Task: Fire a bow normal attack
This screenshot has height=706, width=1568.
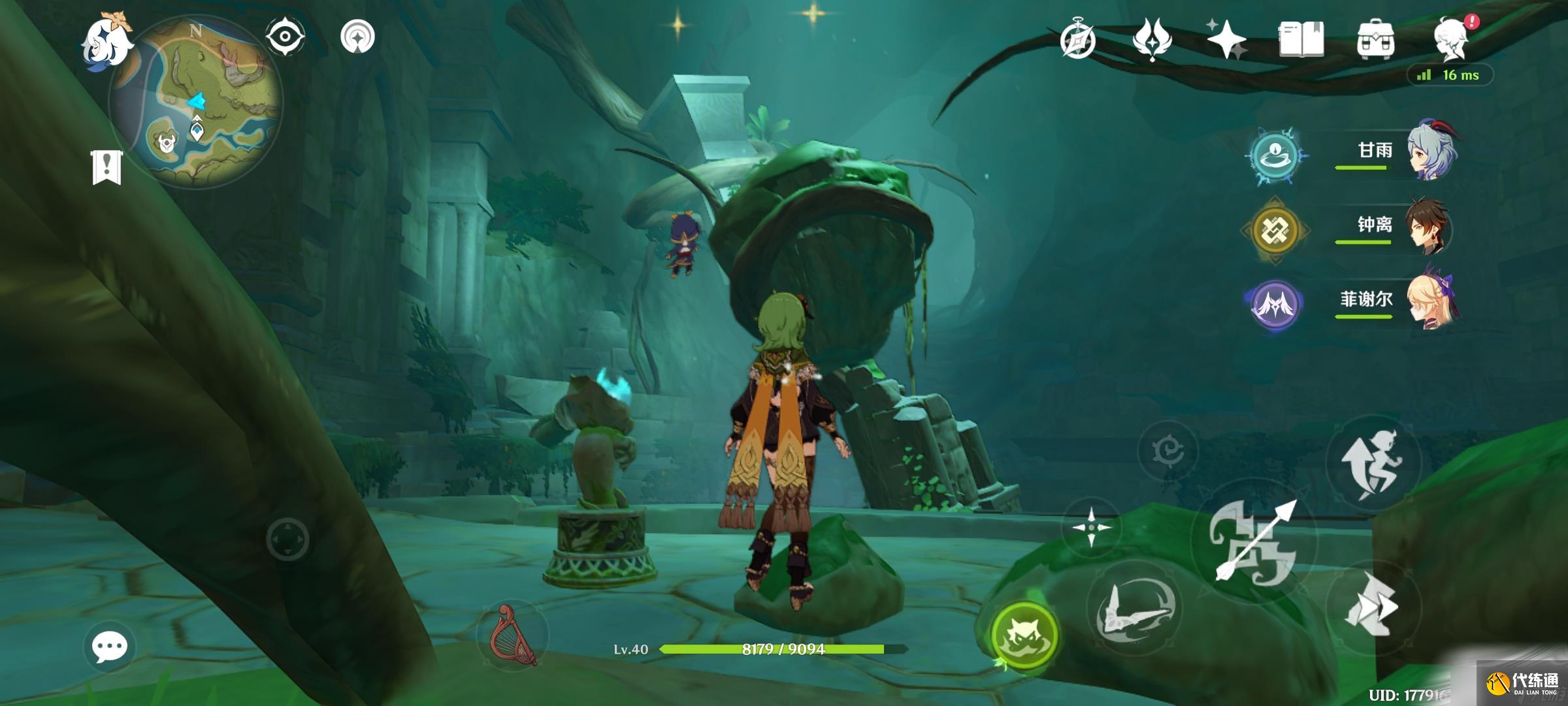Action: tap(1254, 541)
